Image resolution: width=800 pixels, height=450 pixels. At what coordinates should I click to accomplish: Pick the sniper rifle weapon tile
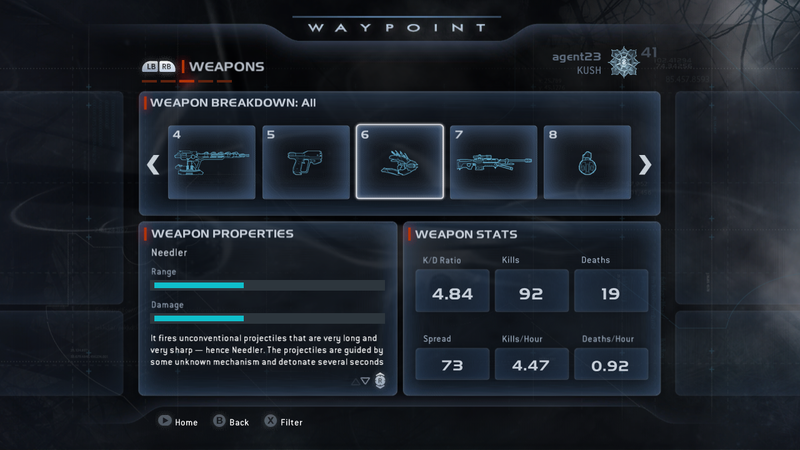pos(494,162)
